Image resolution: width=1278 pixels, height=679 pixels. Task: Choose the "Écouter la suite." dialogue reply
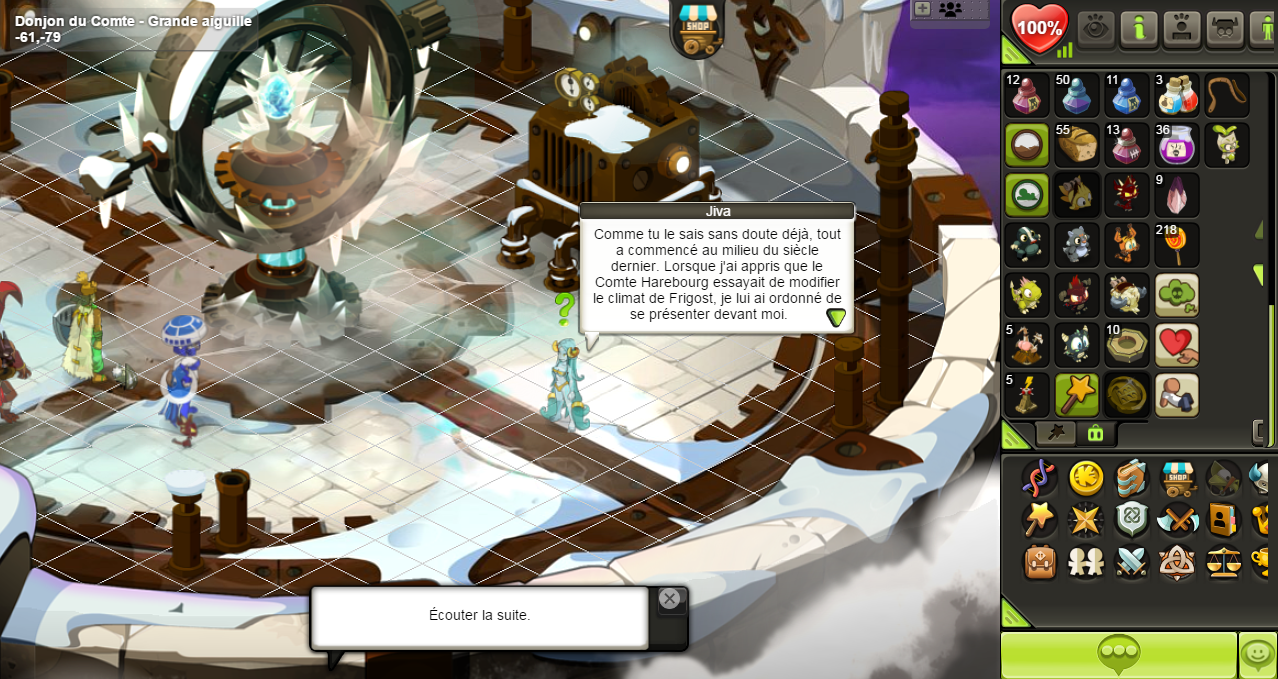[479, 615]
